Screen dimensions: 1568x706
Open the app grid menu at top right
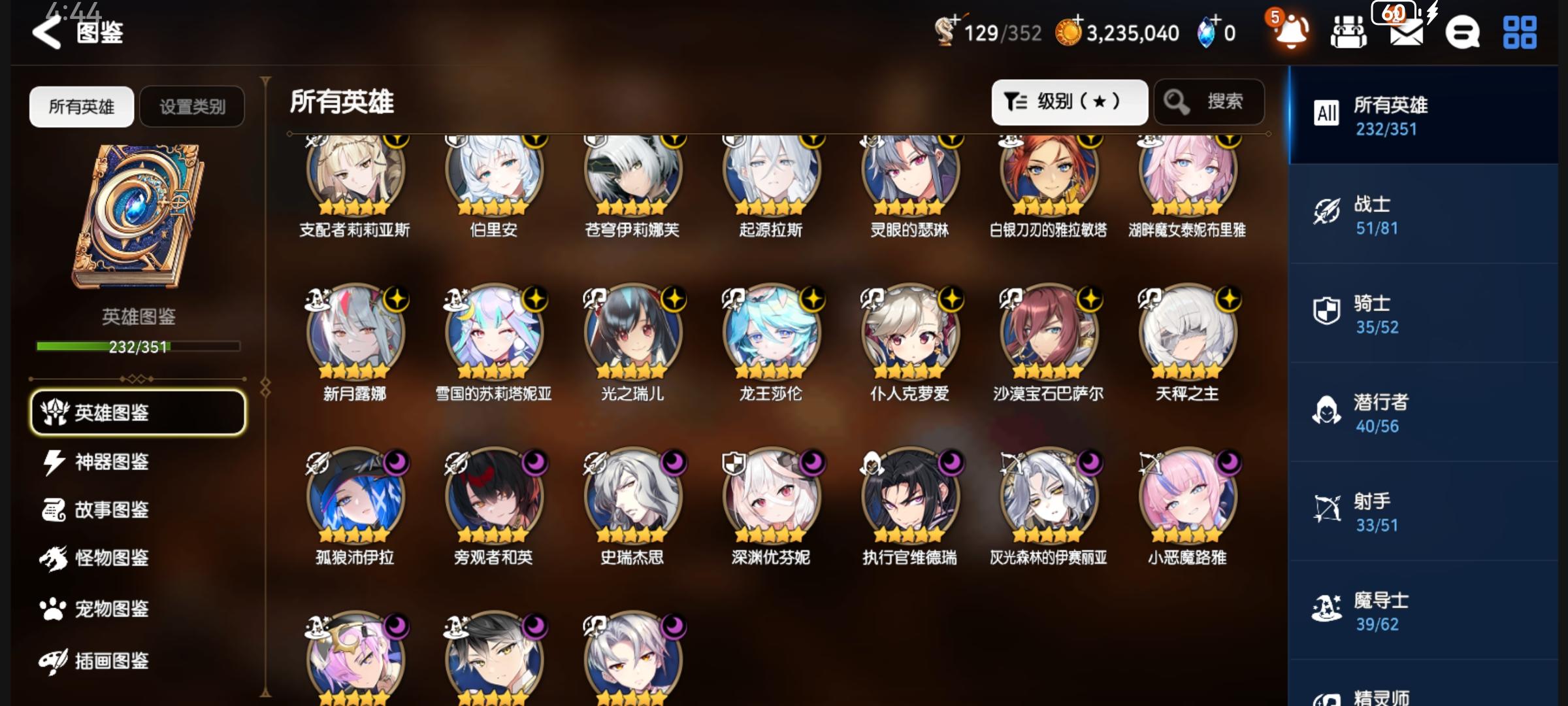pos(1521,32)
